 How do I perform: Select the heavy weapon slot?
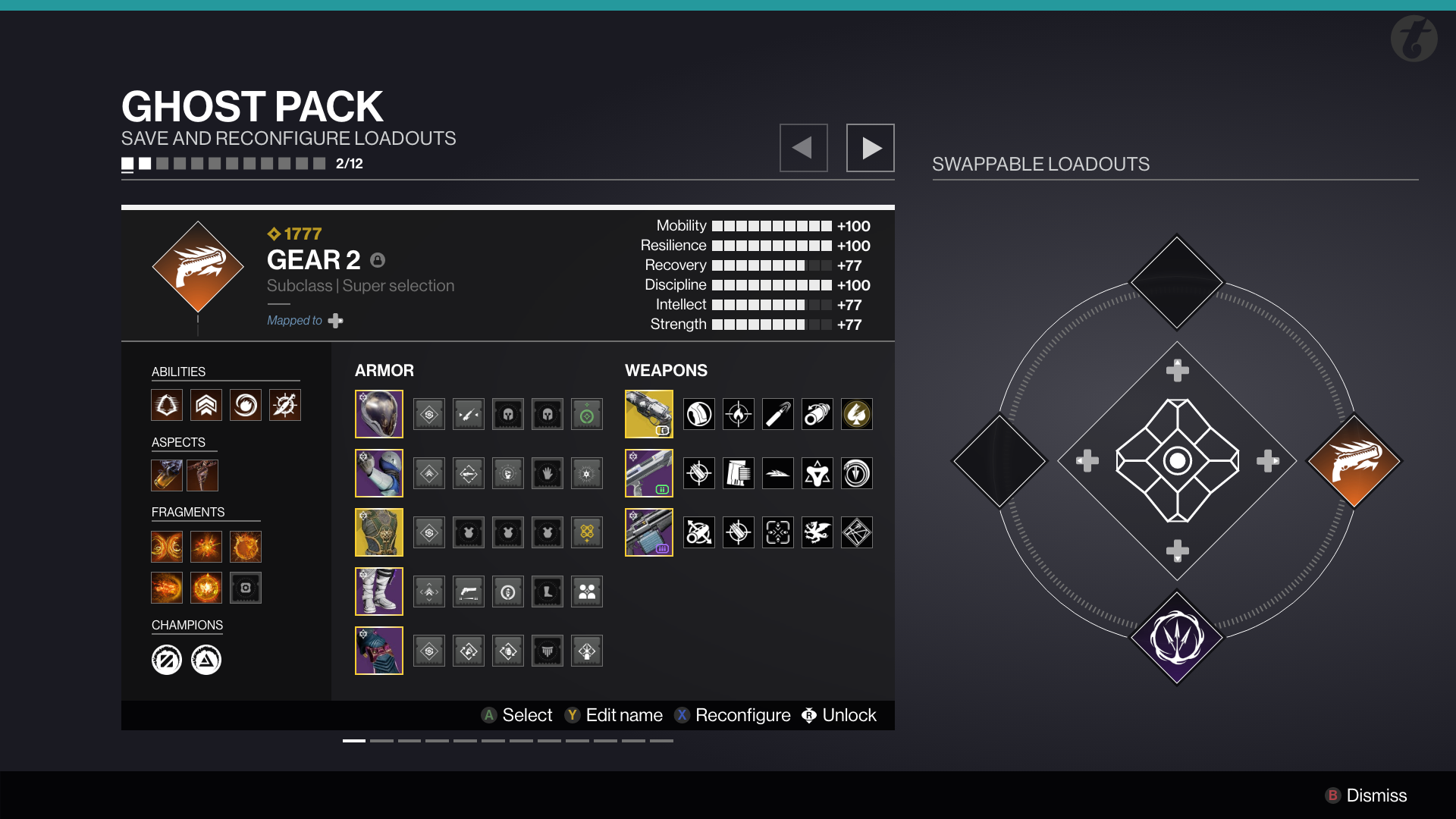(648, 532)
